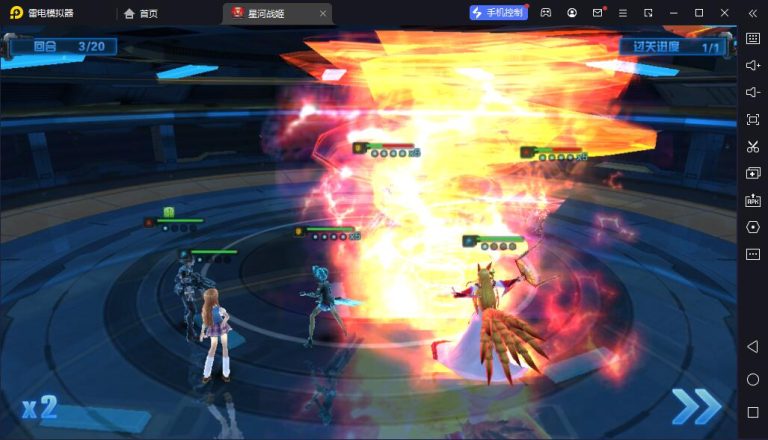Click the 手机控制 phone control button
This screenshot has height=440, width=768.
(x=498, y=13)
